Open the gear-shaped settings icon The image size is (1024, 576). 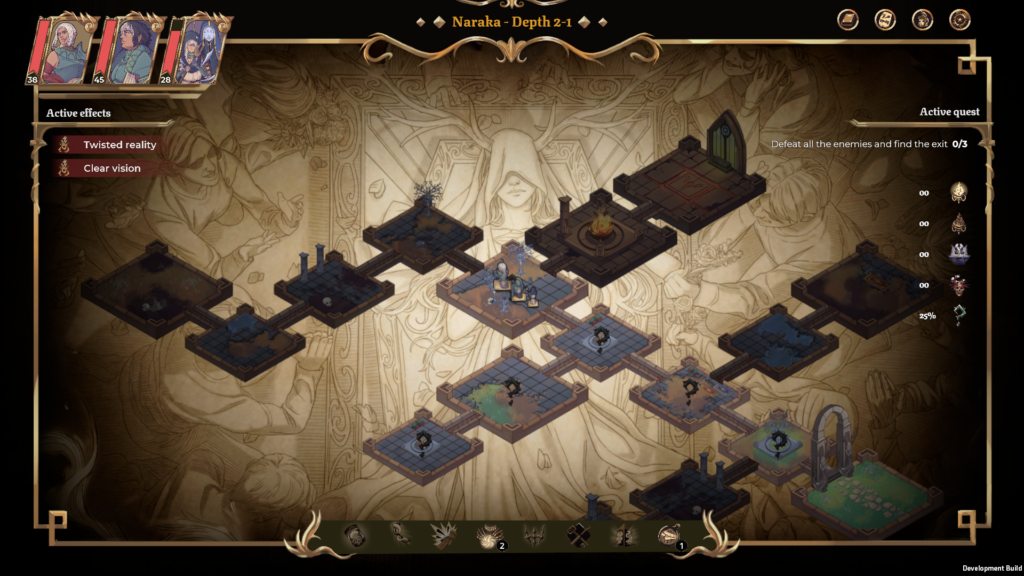(959, 20)
